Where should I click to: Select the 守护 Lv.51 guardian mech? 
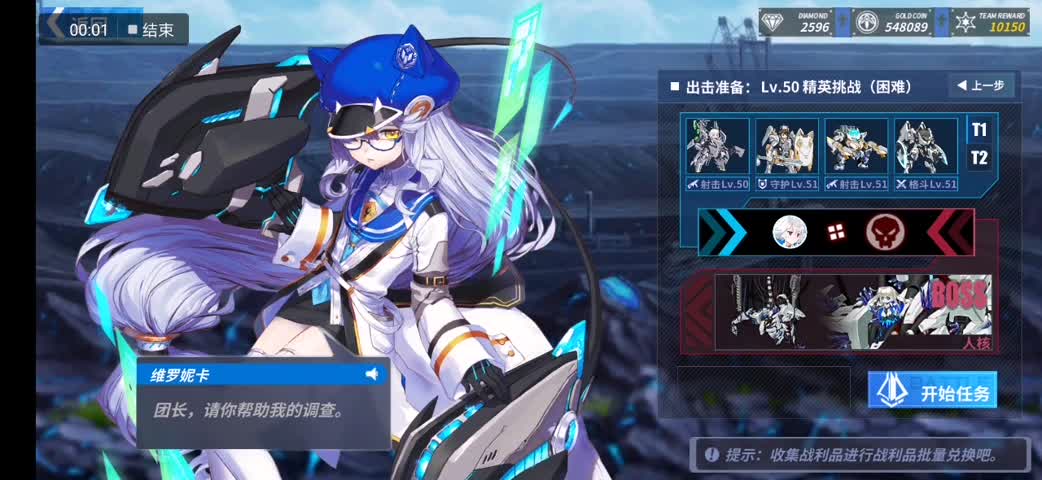coord(786,154)
